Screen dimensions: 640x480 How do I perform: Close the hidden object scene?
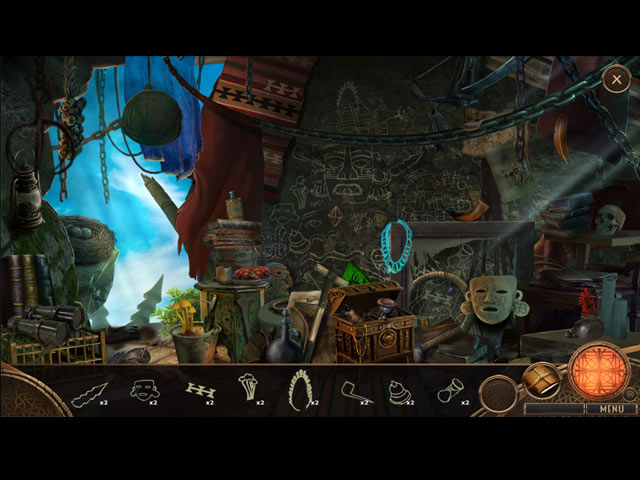pos(616,79)
